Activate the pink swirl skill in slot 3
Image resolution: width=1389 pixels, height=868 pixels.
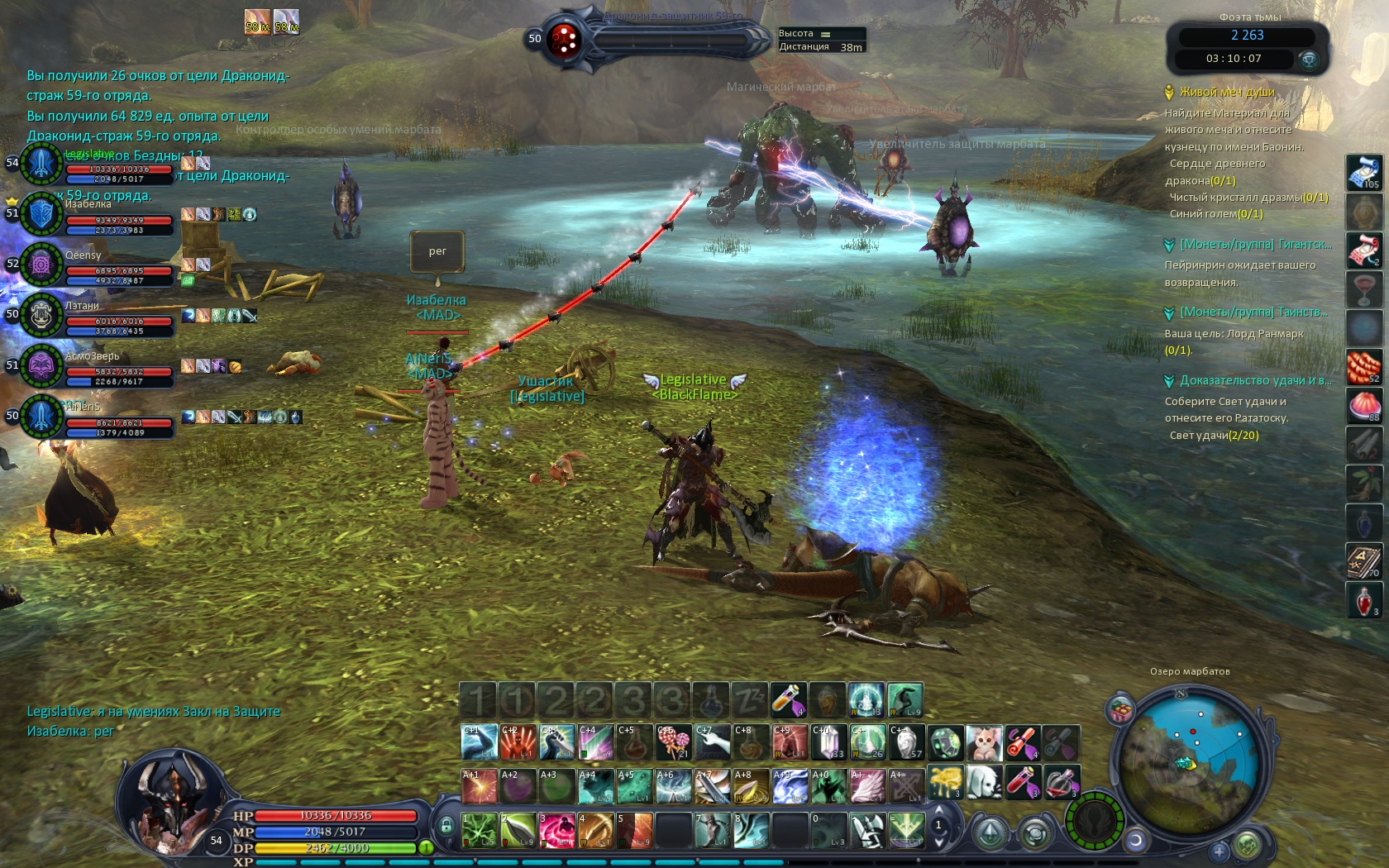point(556,830)
